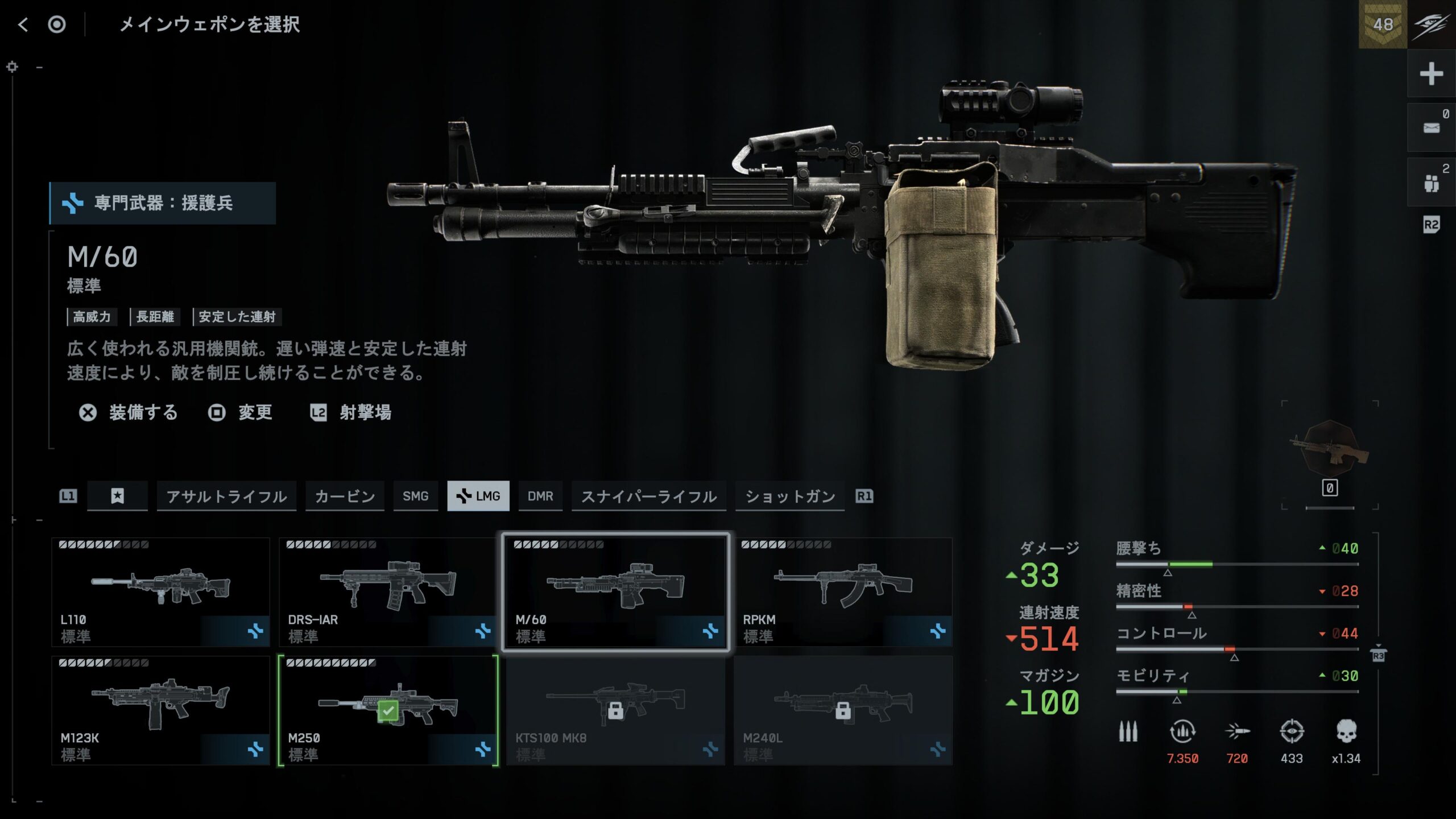The width and height of the screenshot is (1456, 819).
Task: Open the スナイパーライフル tab
Action: pyautogui.click(x=648, y=497)
